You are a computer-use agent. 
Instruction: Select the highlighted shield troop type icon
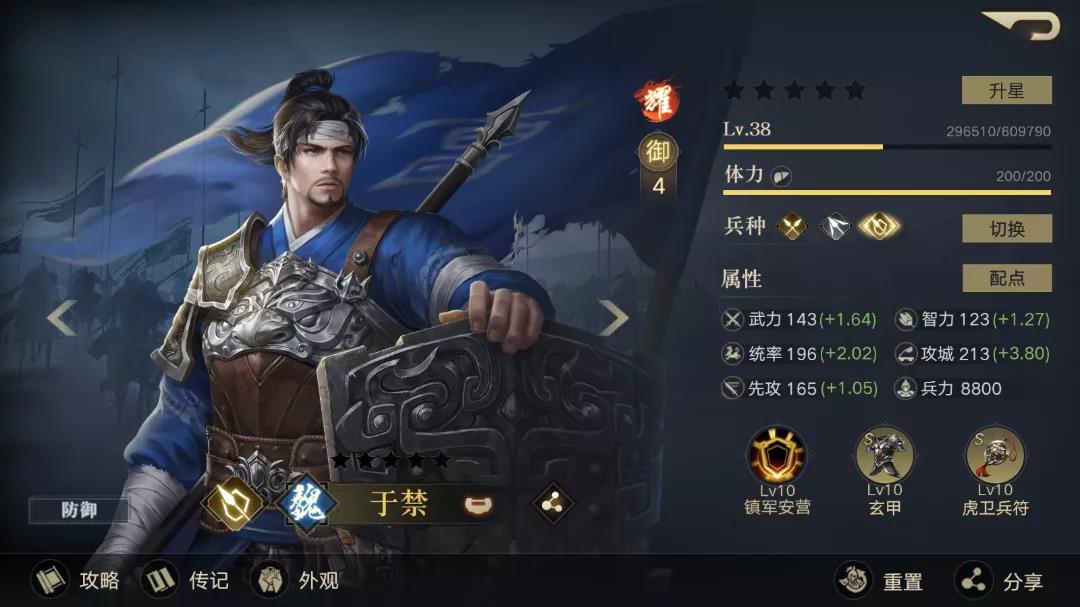(x=879, y=227)
